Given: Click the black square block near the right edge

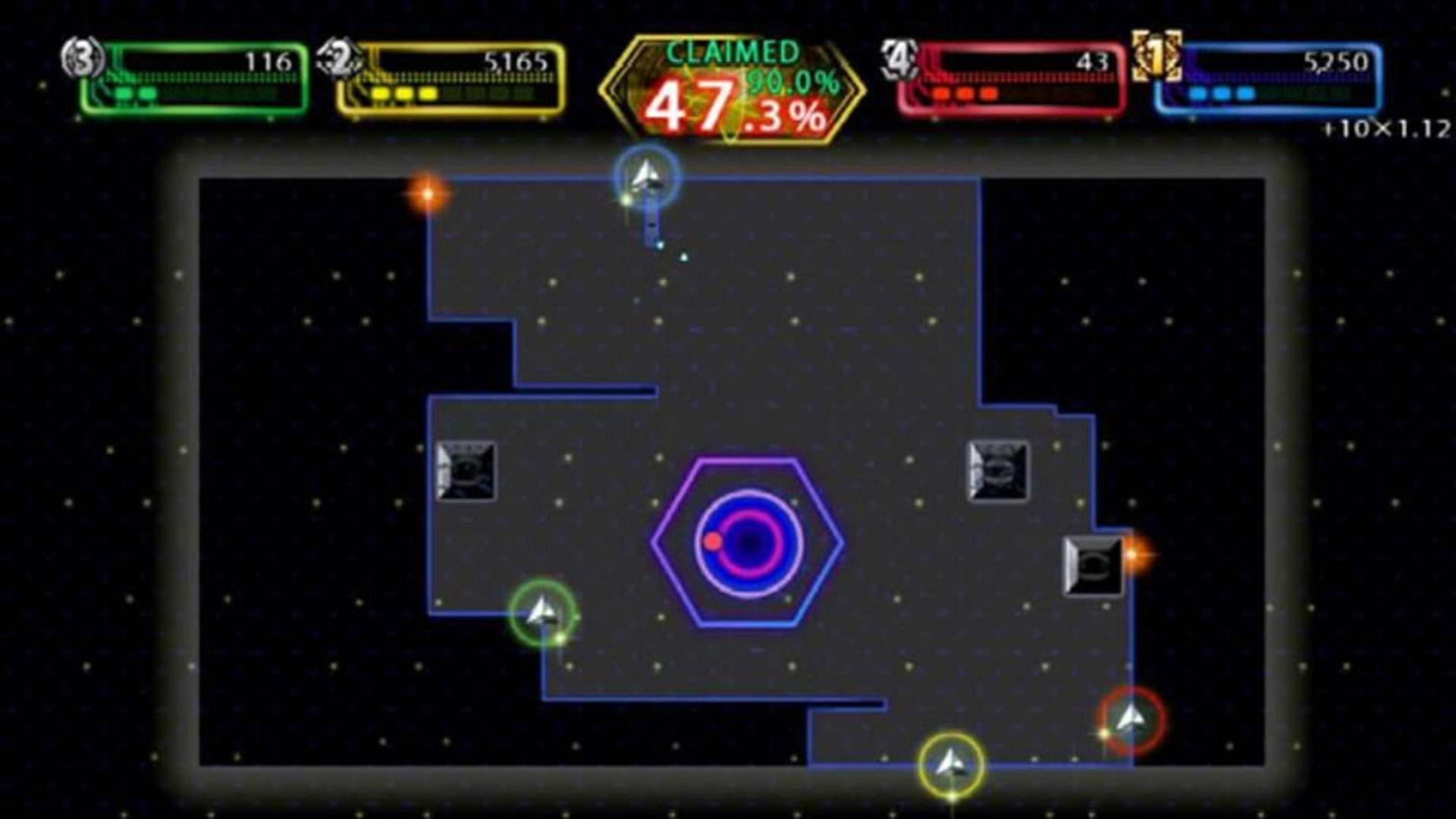Looking at the screenshot, I should point(1092,565).
